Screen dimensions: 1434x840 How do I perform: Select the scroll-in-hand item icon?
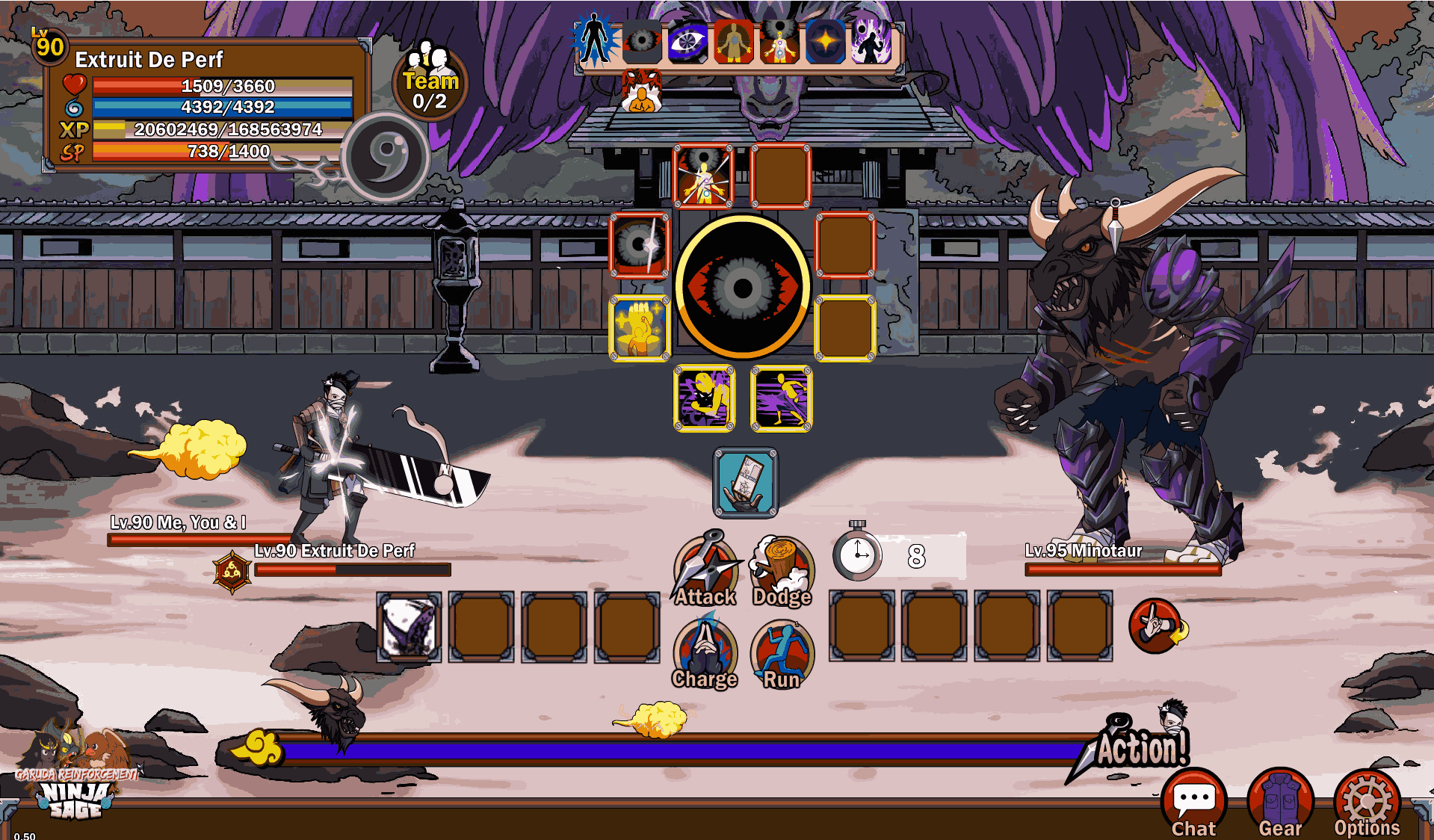click(745, 483)
